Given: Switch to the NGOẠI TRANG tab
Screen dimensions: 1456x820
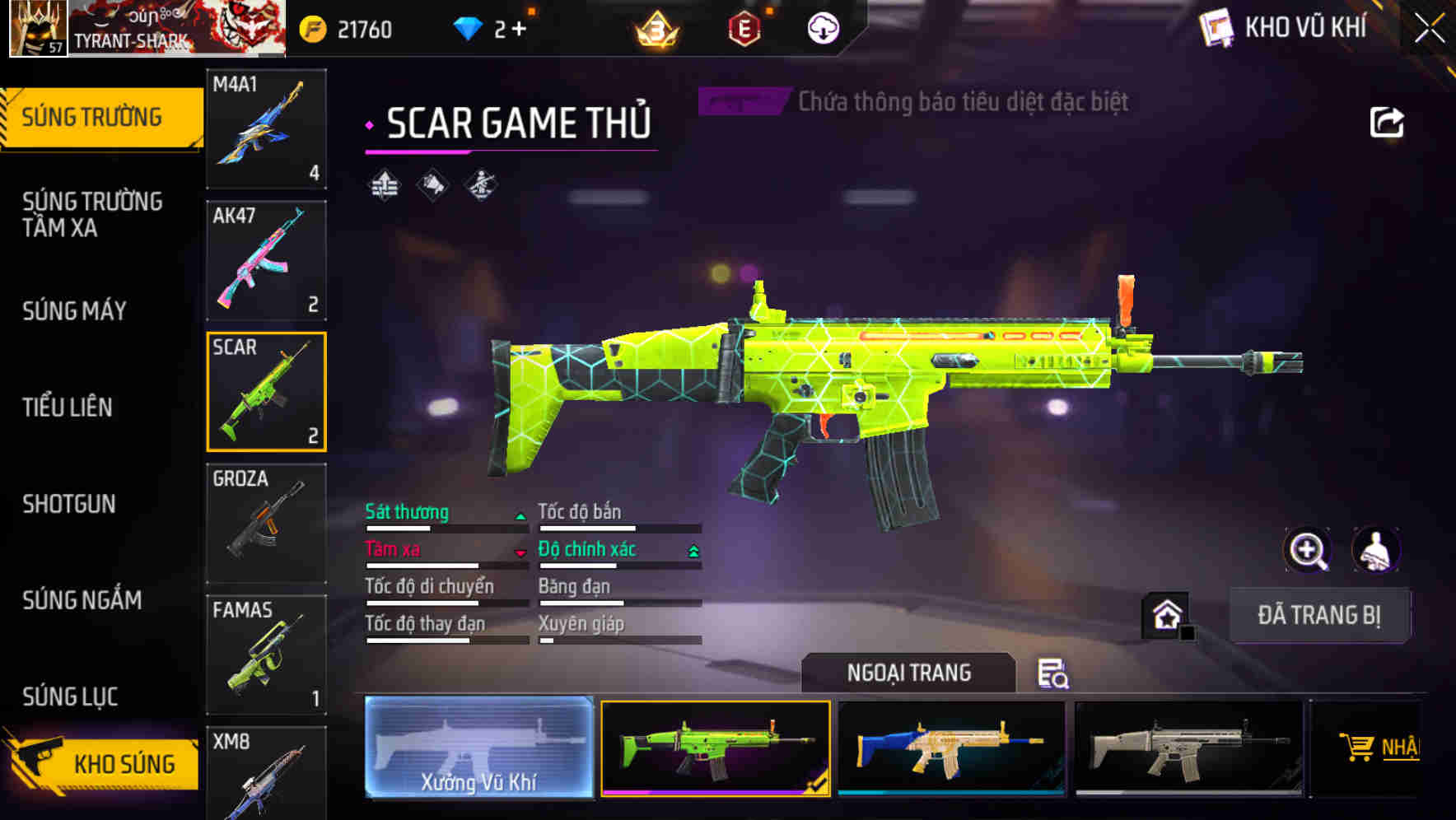Looking at the screenshot, I should [x=909, y=672].
